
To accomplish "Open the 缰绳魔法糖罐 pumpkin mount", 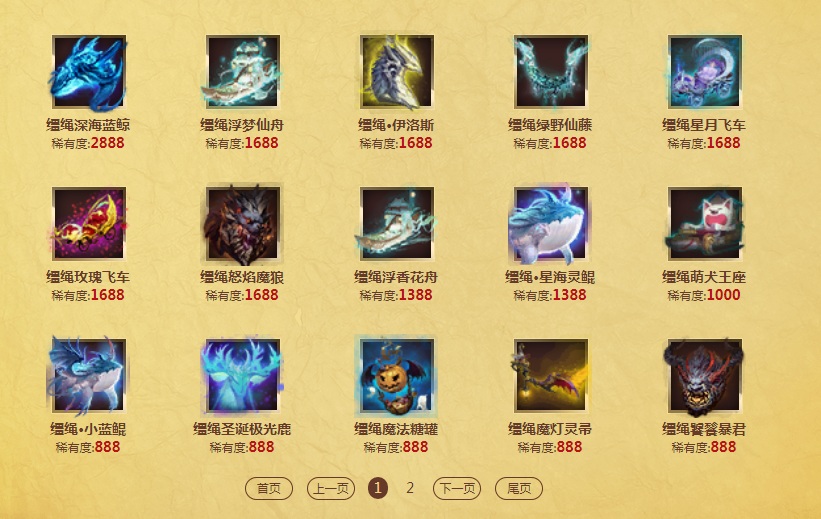I will 397,375.
